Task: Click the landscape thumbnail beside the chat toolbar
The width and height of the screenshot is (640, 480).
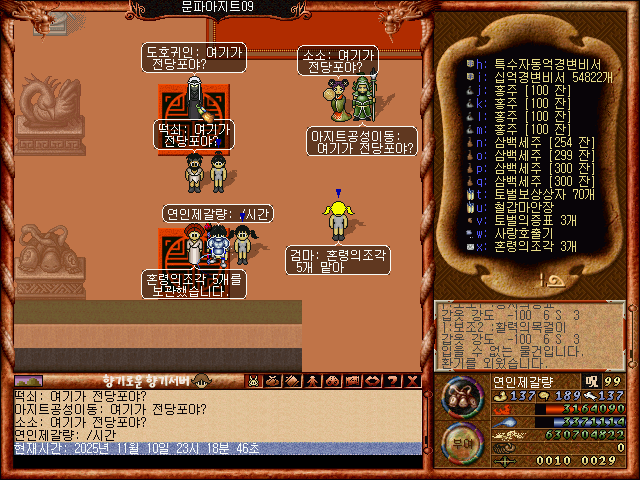Action: pyautogui.click(x=28, y=381)
